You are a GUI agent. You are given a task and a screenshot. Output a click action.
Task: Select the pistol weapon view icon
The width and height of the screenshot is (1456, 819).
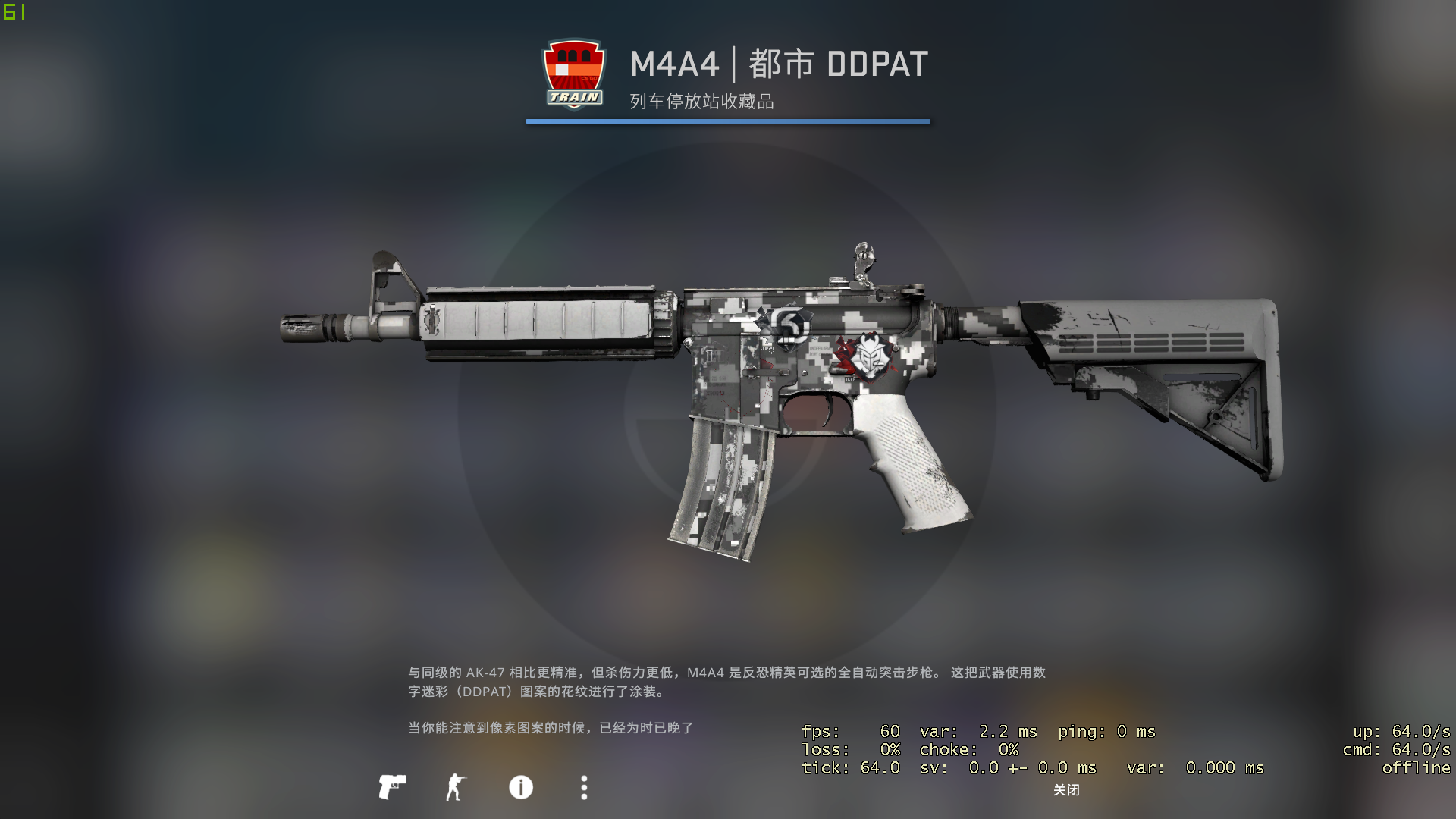point(392,787)
